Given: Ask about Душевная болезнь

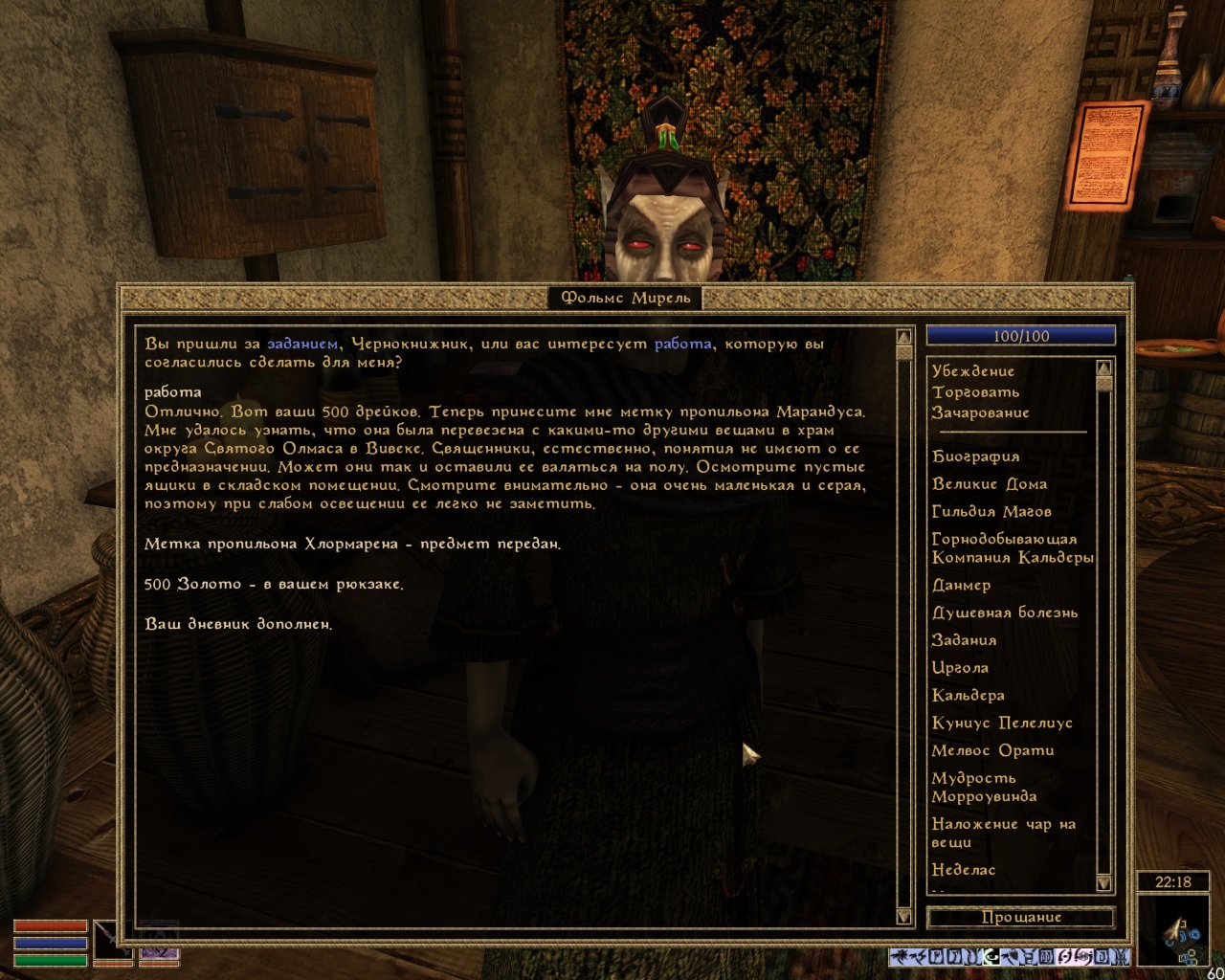Looking at the screenshot, I should point(1005,612).
